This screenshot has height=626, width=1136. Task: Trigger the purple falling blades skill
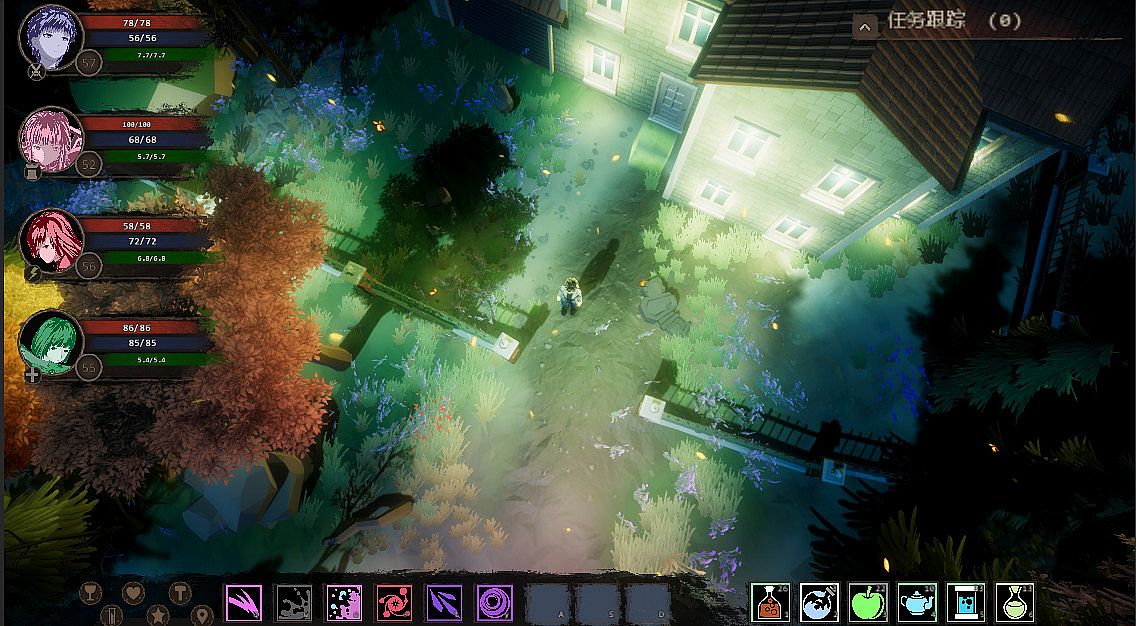[x=444, y=602]
